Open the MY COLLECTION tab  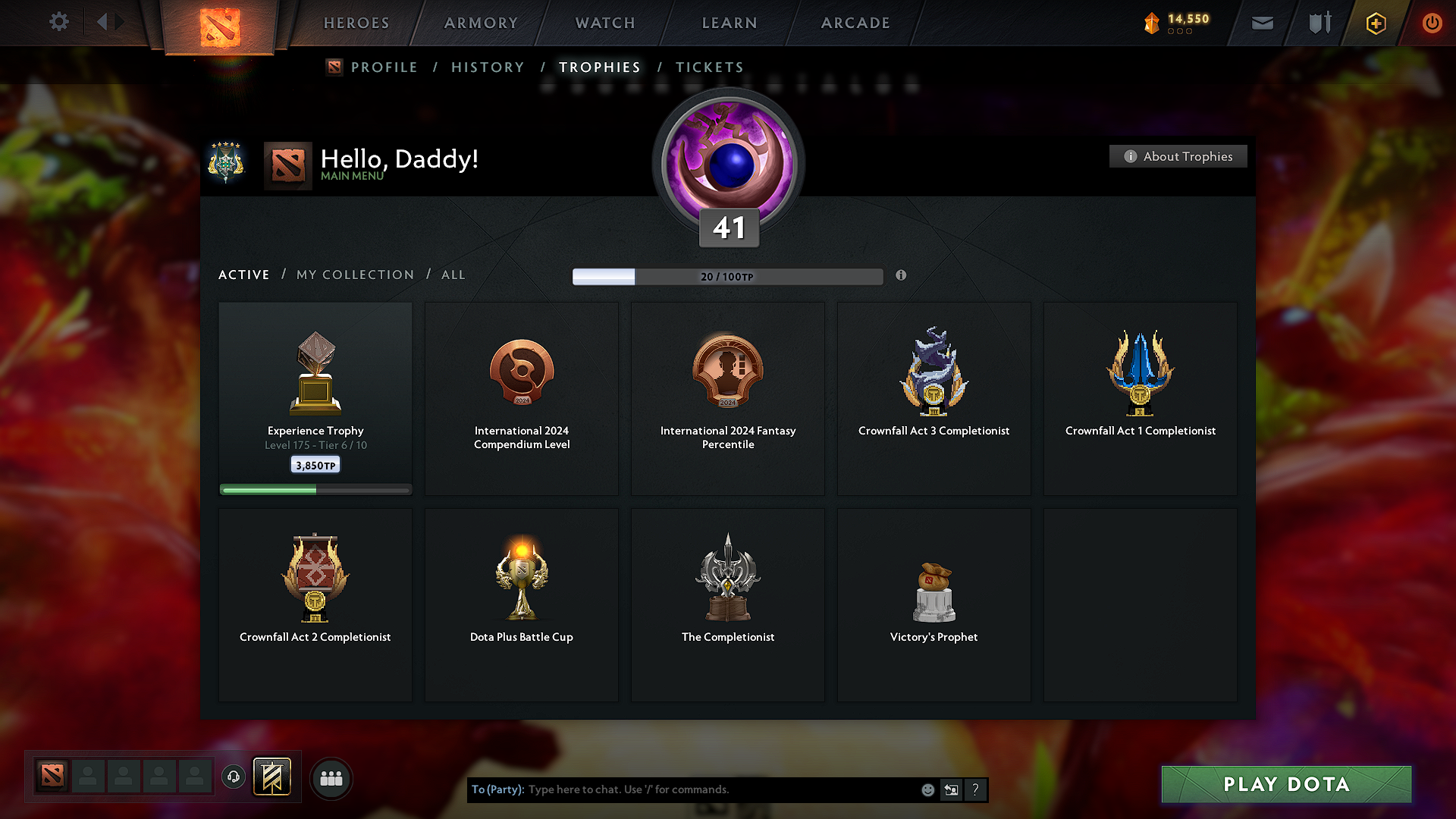(354, 275)
